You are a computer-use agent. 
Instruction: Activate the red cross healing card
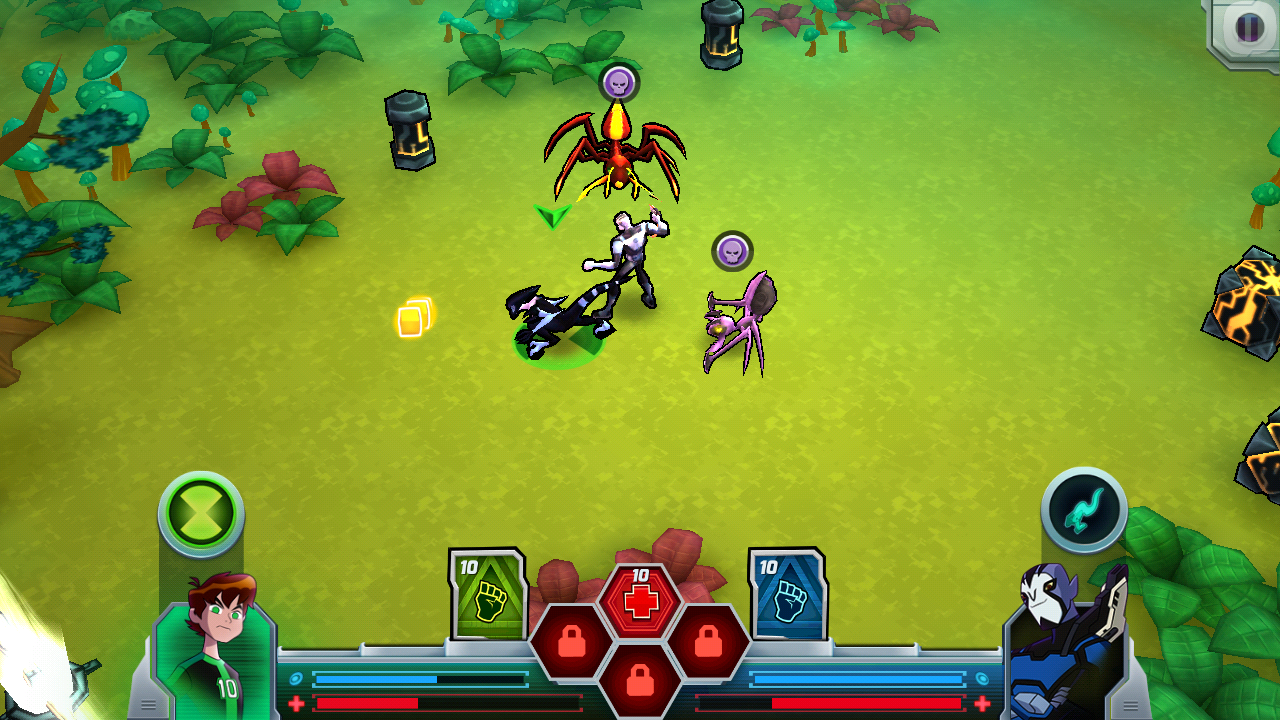640,600
